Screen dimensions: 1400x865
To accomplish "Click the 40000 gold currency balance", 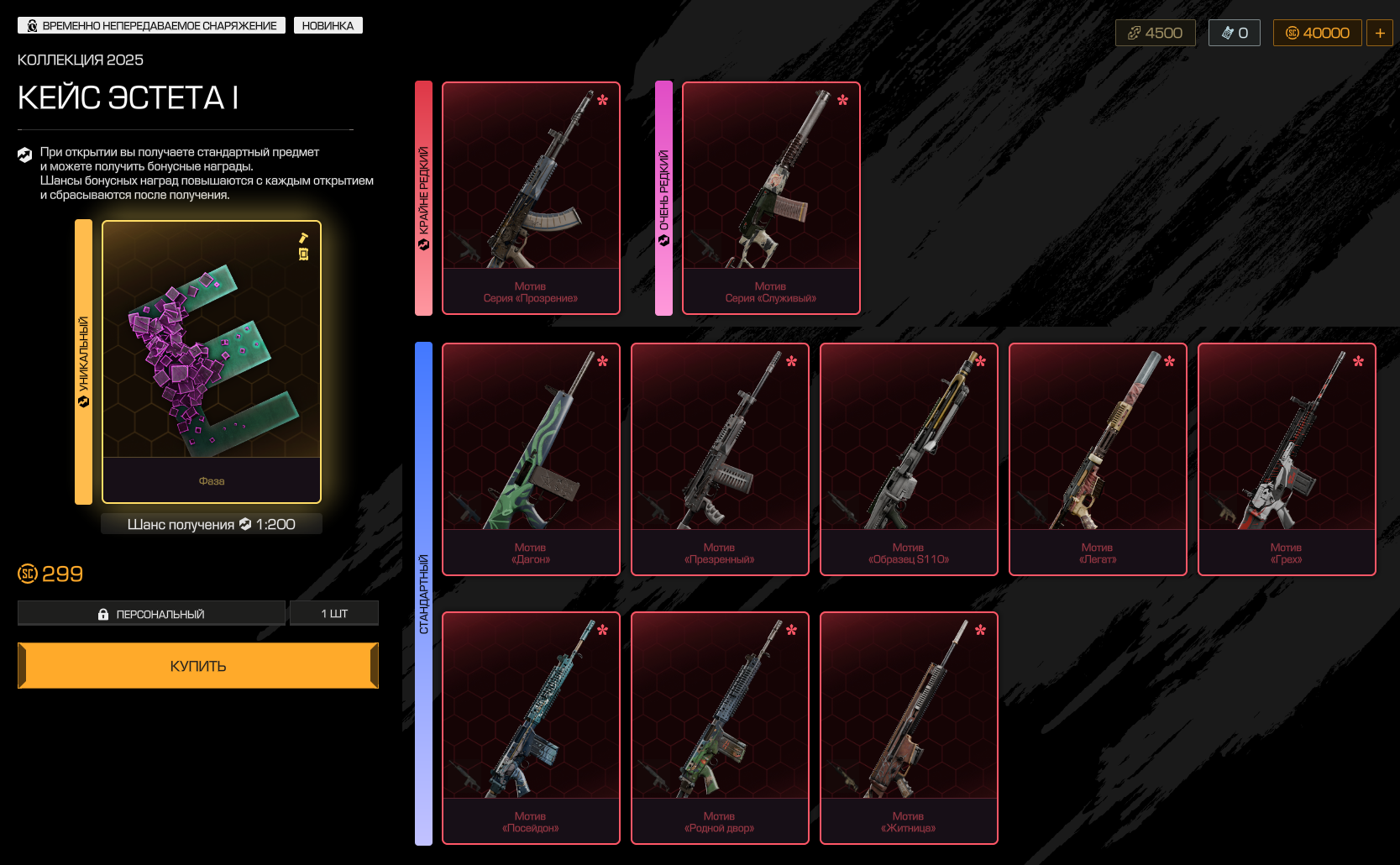I will pos(1317,33).
